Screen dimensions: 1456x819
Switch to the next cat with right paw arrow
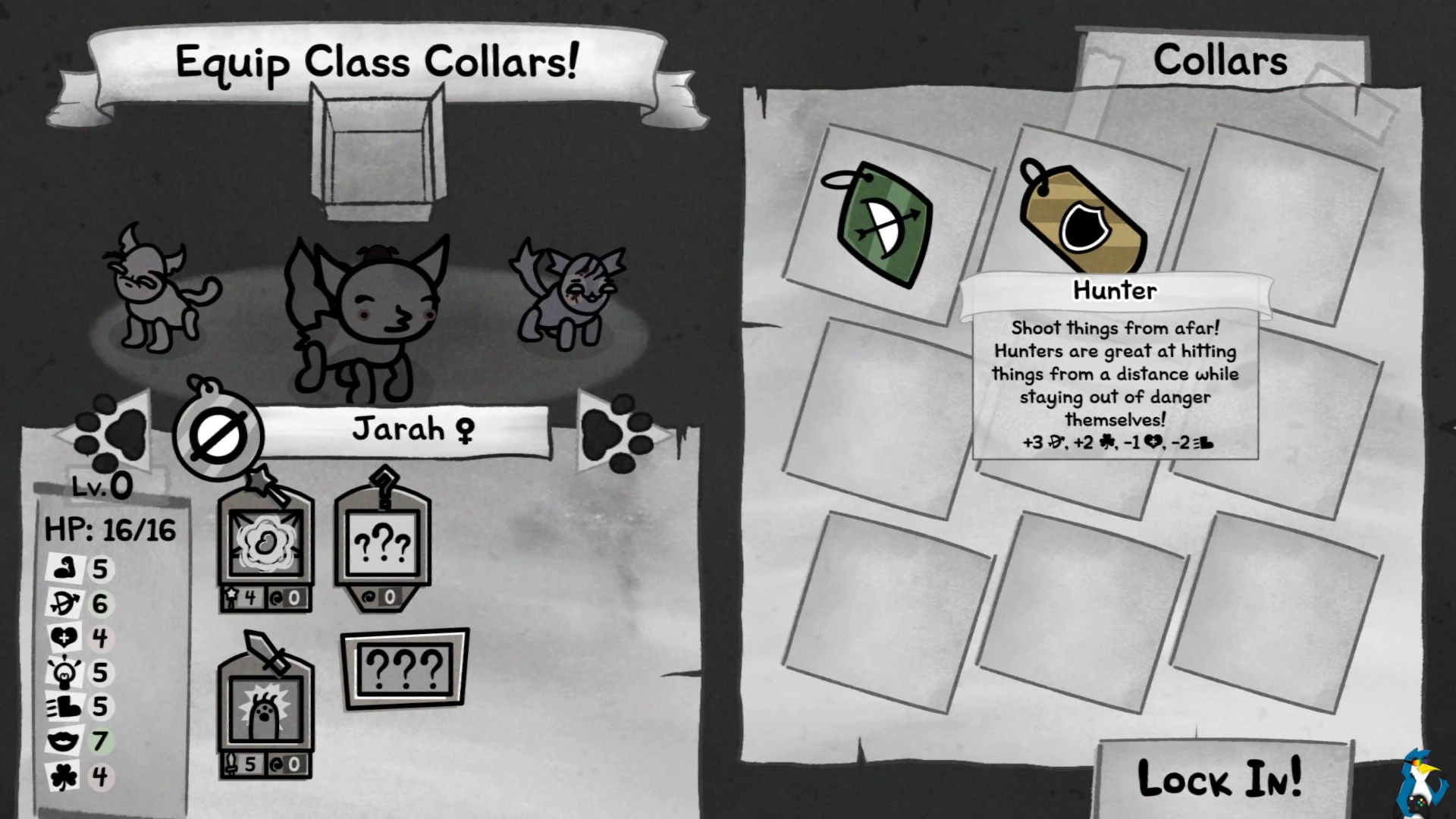coord(620,432)
